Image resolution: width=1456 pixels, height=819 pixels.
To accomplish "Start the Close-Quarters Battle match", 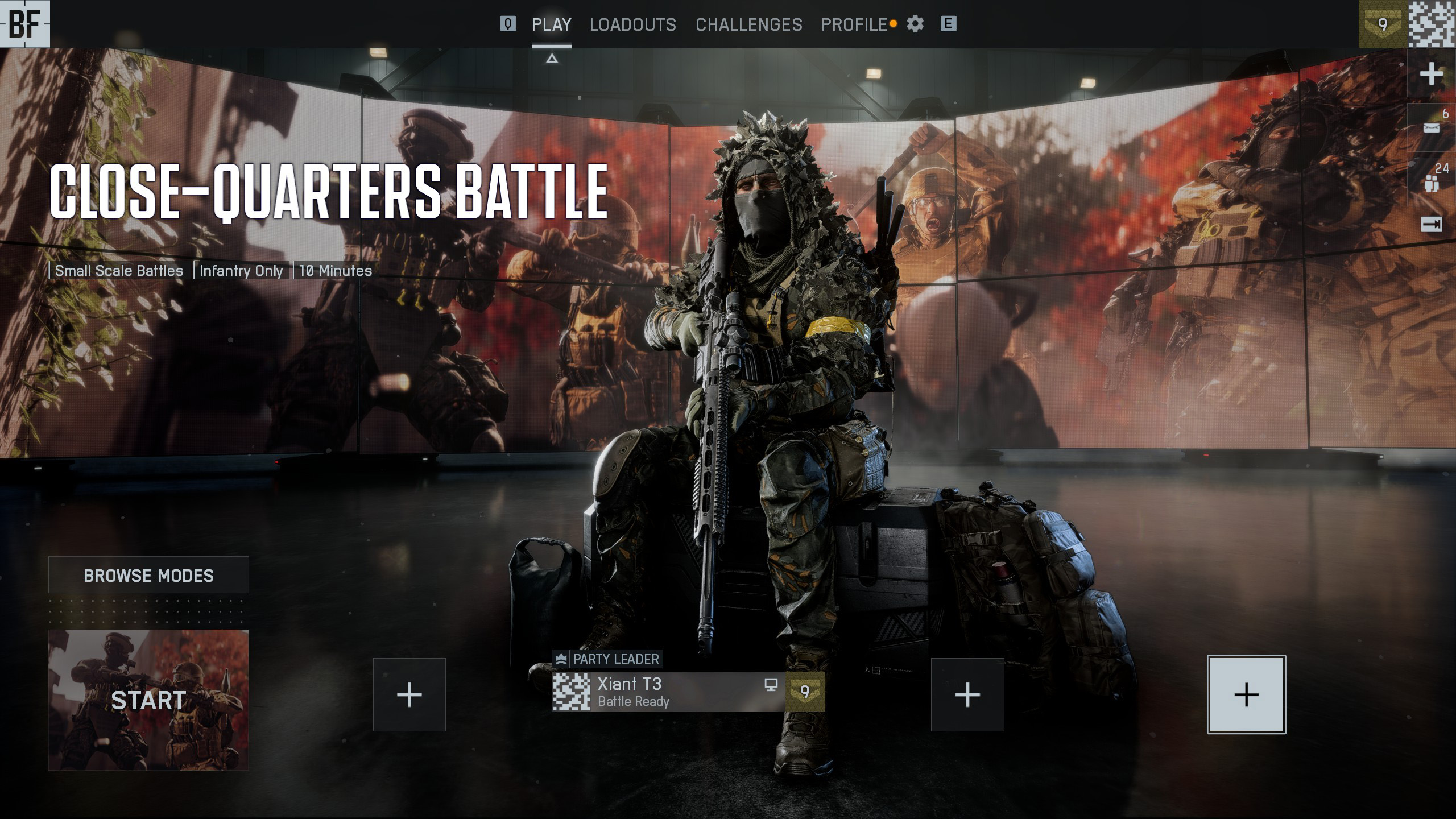I will pyautogui.click(x=148, y=700).
